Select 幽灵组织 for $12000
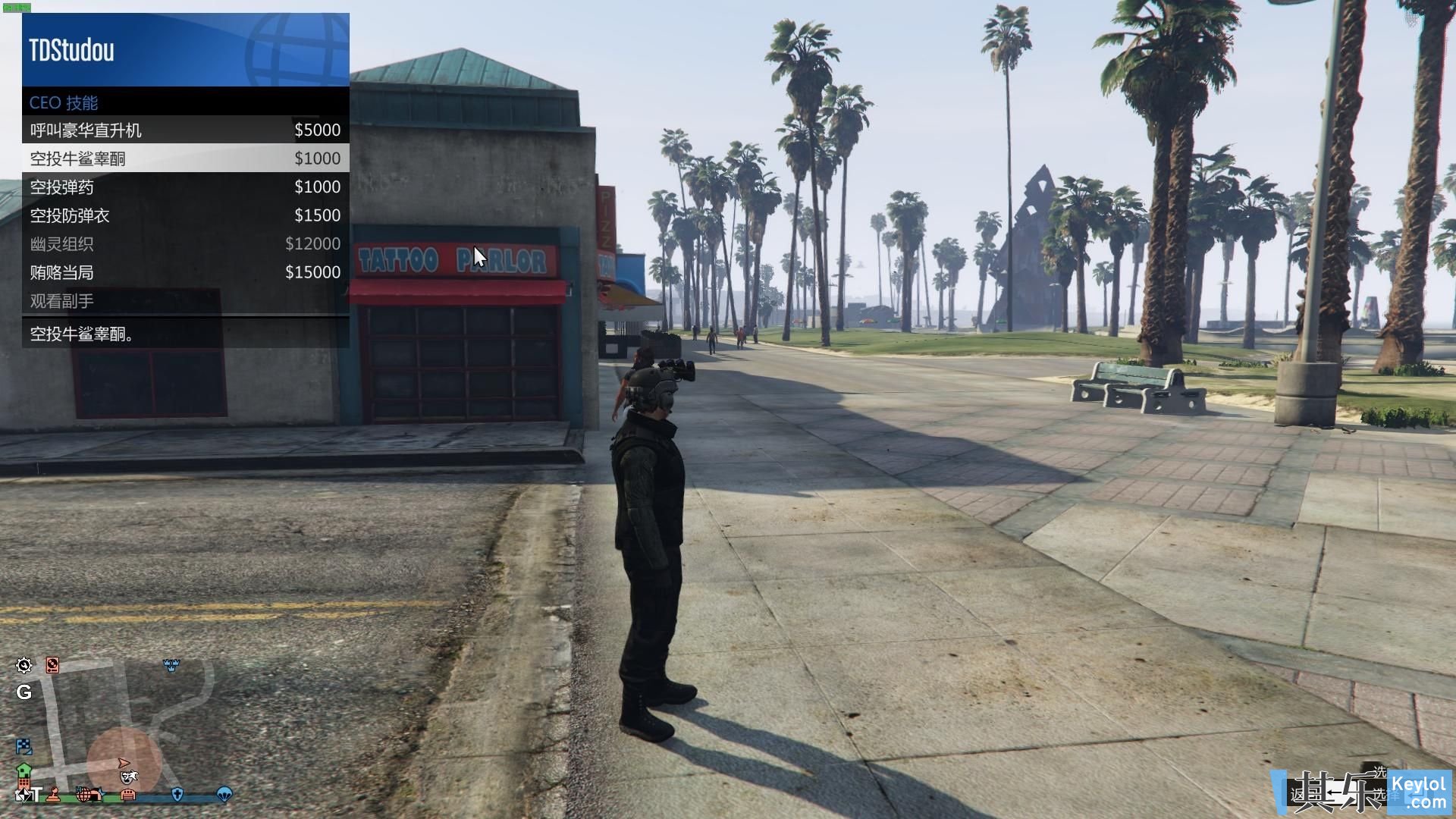 click(185, 244)
